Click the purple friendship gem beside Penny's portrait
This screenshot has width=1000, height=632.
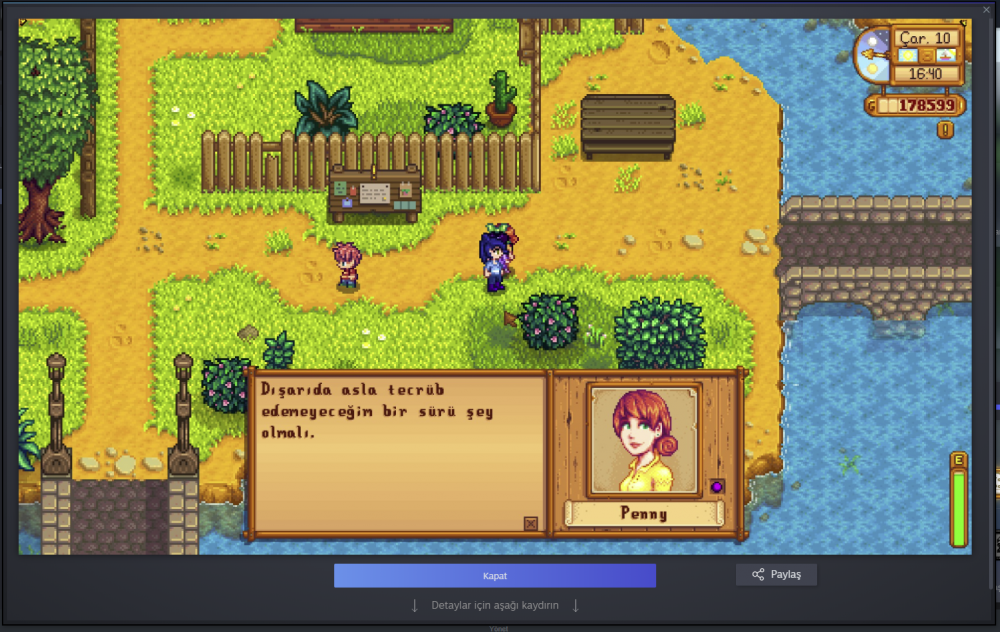tap(717, 486)
